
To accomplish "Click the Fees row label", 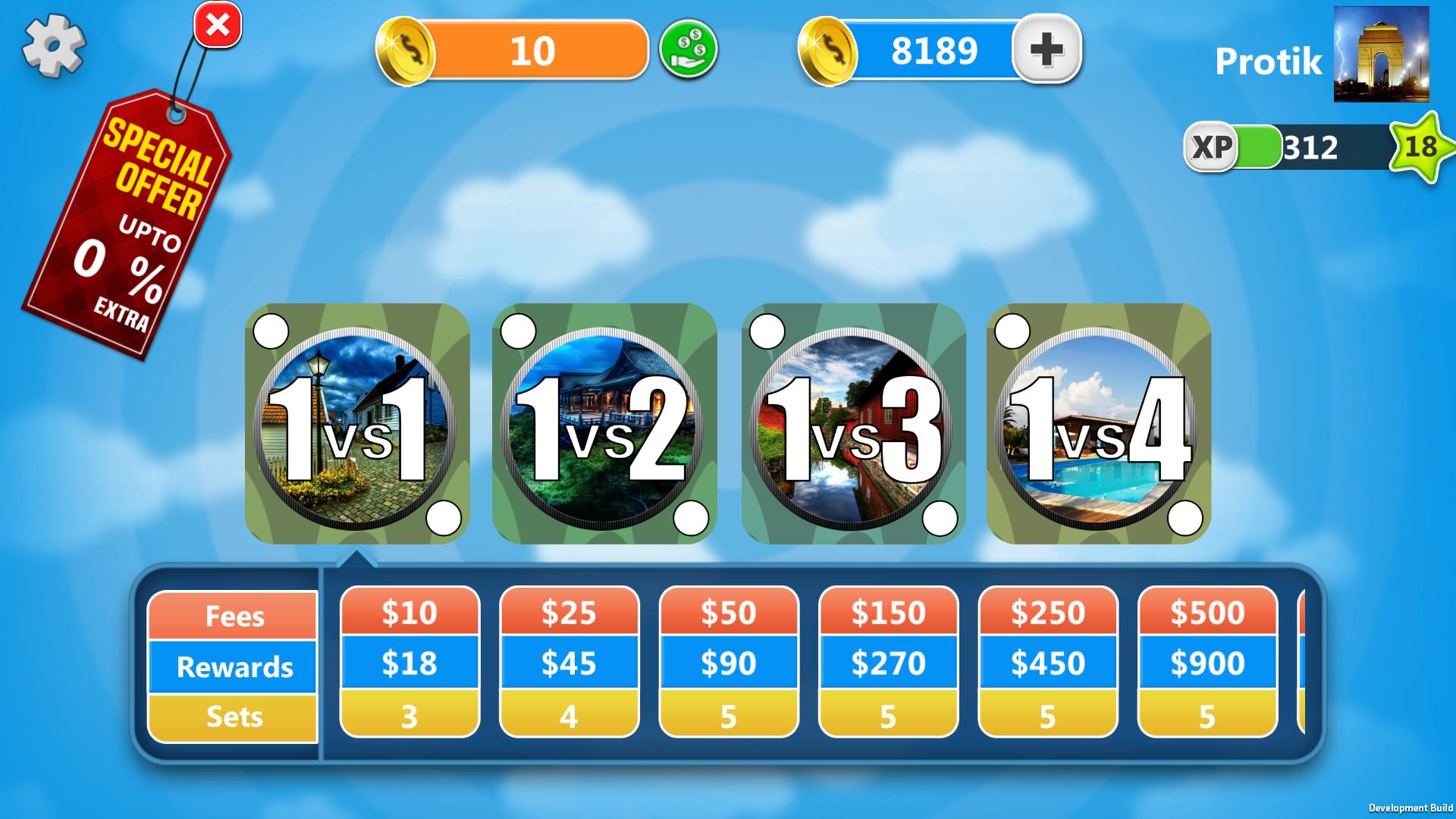I will pyautogui.click(x=233, y=617).
